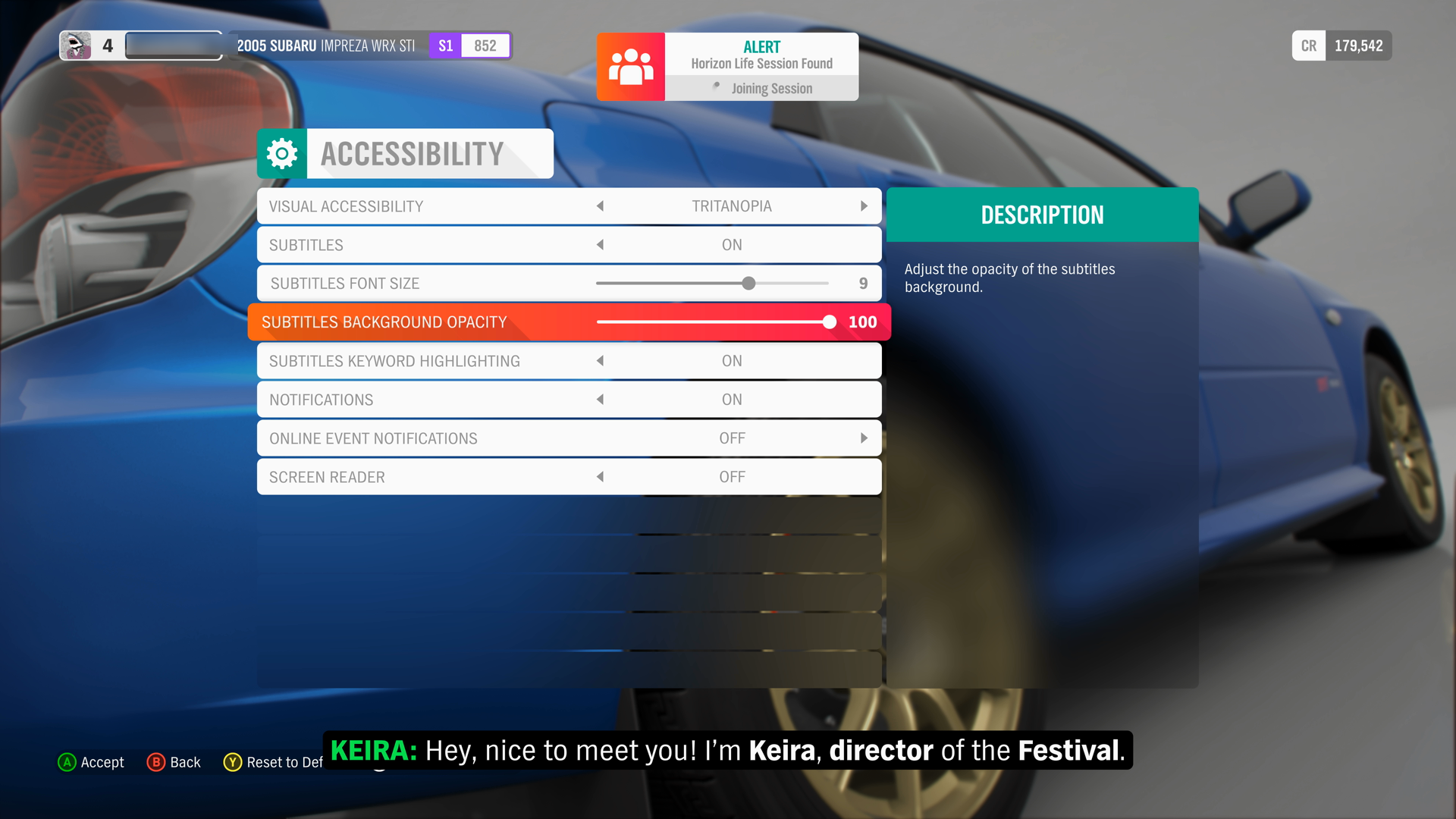Image resolution: width=1456 pixels, height=819 pixels.
Task: Click the Horizon Life session alert icon
Action: pos(631,67)
